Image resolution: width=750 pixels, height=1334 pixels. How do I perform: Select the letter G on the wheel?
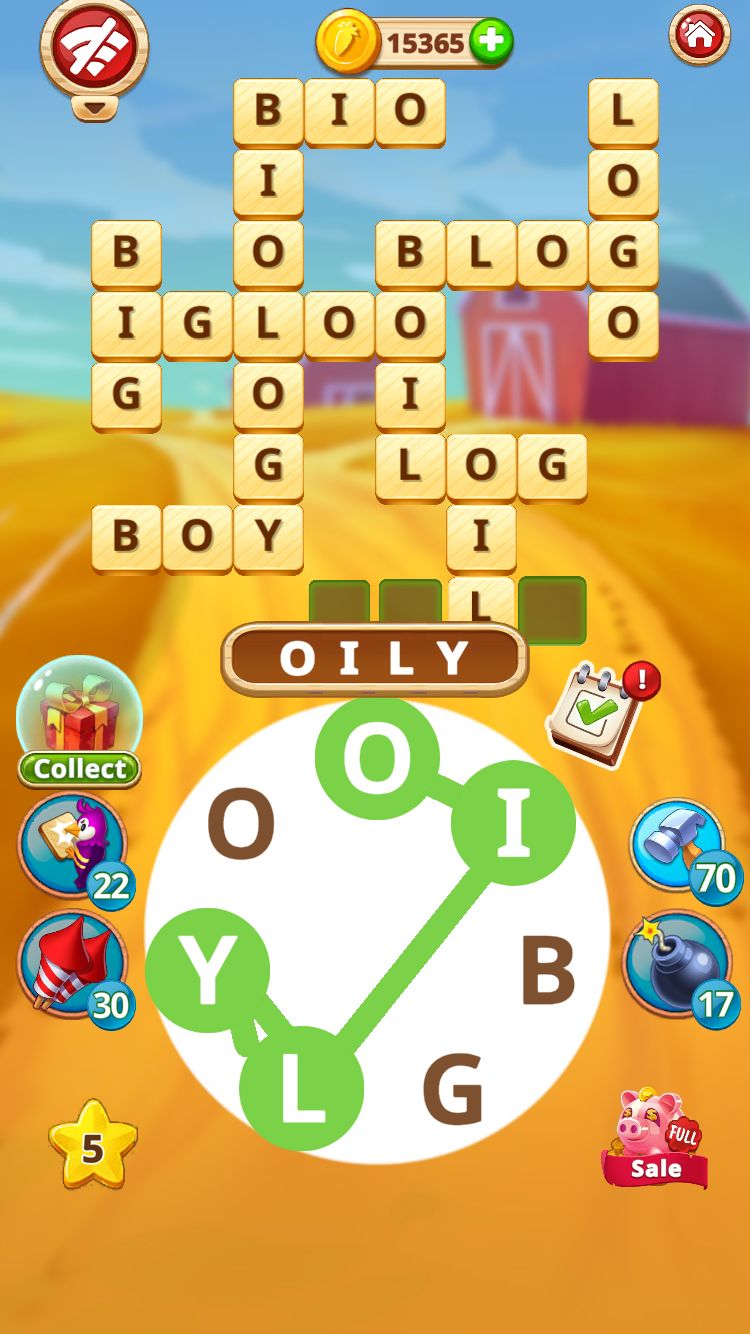pyautogui.click(x=453, y=1090)
